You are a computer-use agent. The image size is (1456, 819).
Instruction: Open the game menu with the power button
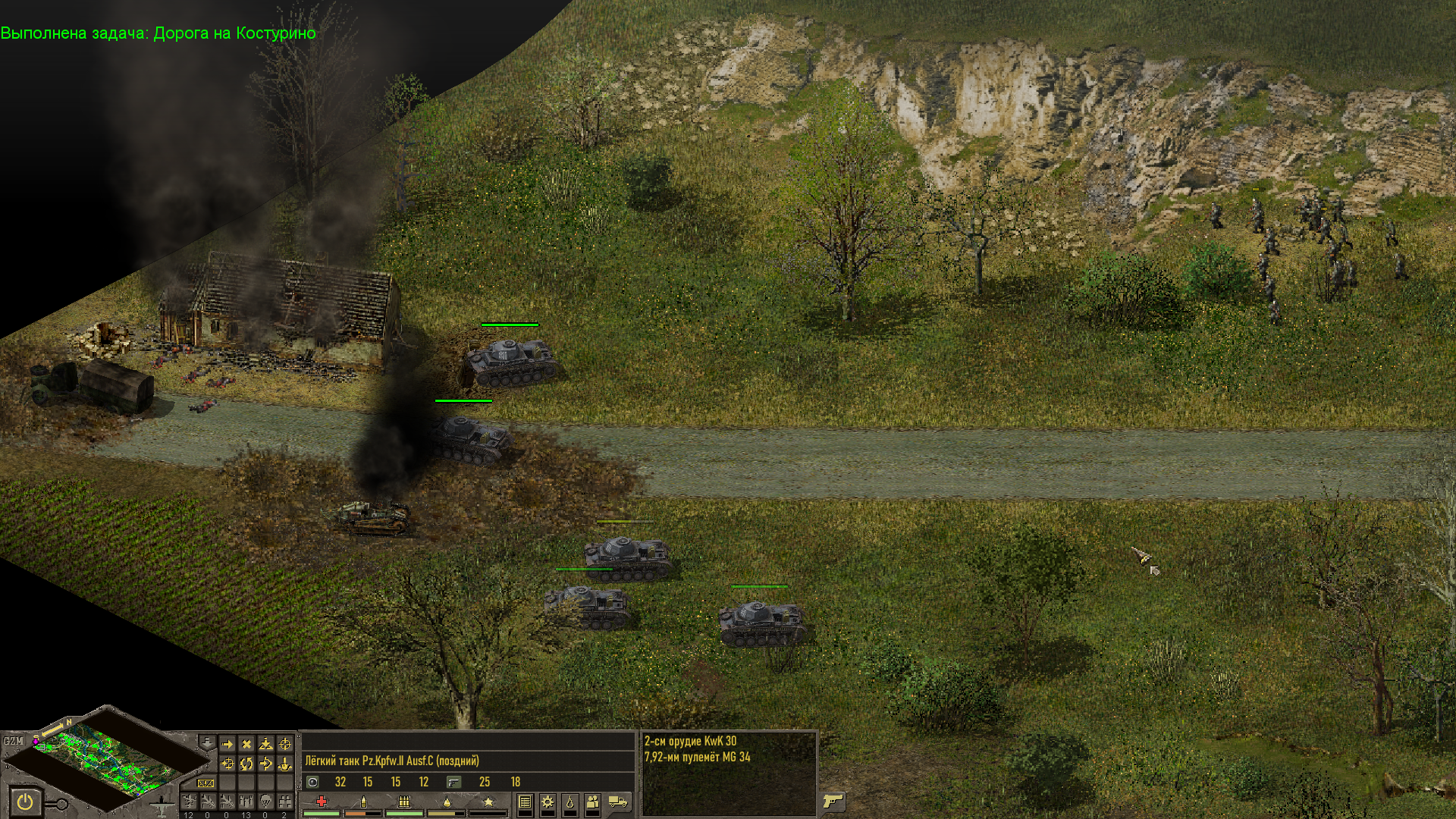click(x=25, y=801)
